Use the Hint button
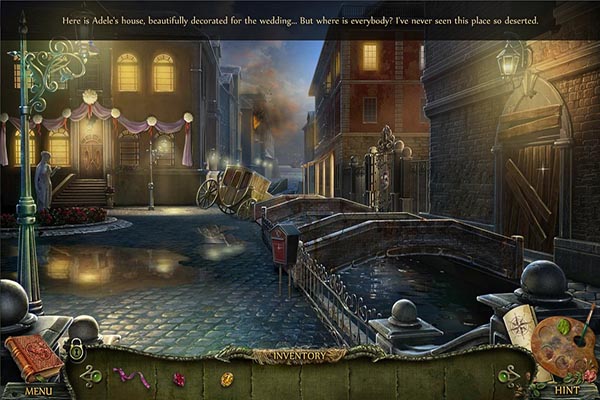 click(567, 391)
